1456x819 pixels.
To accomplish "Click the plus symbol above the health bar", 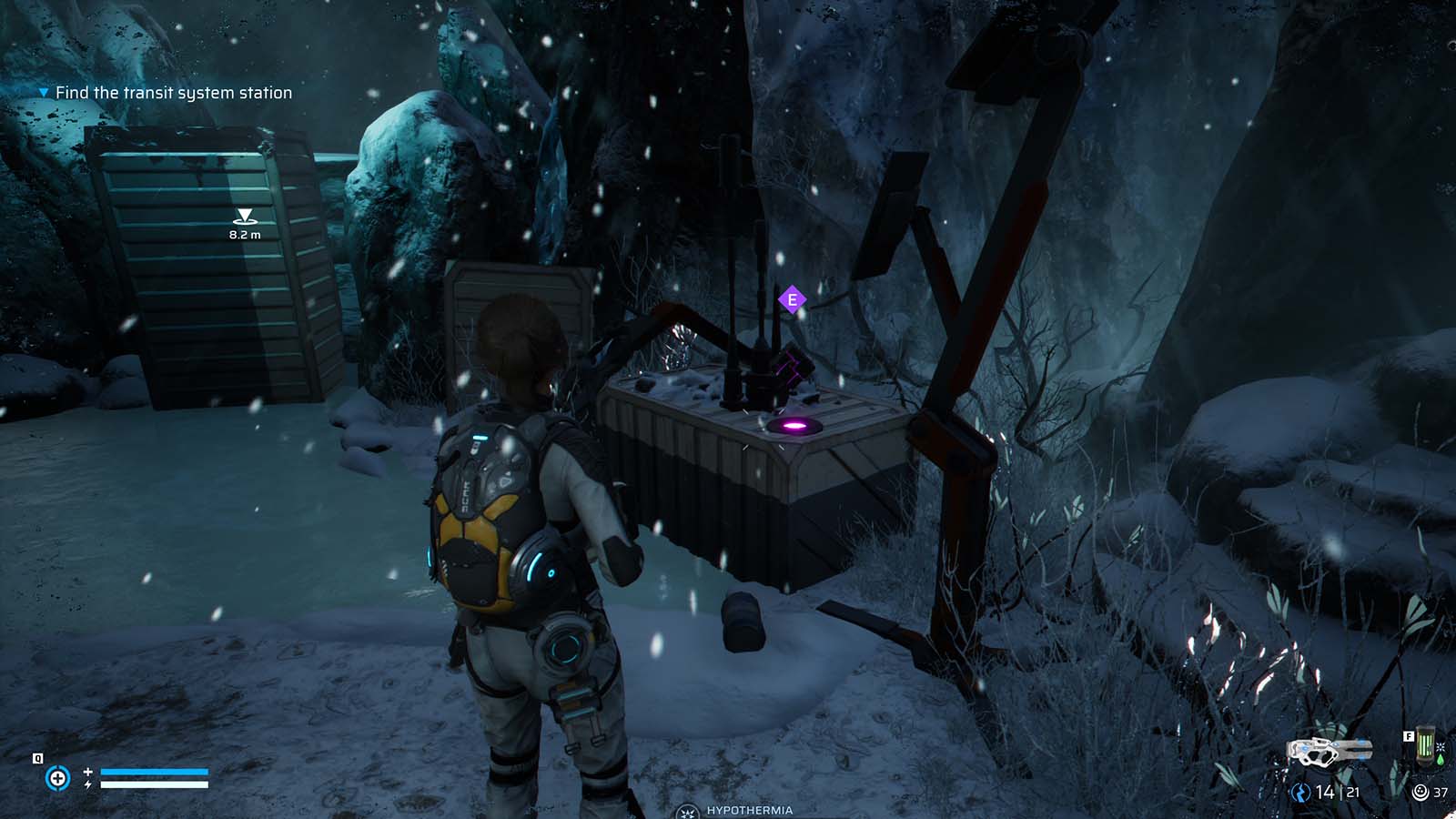I will [x=87, y=772].
